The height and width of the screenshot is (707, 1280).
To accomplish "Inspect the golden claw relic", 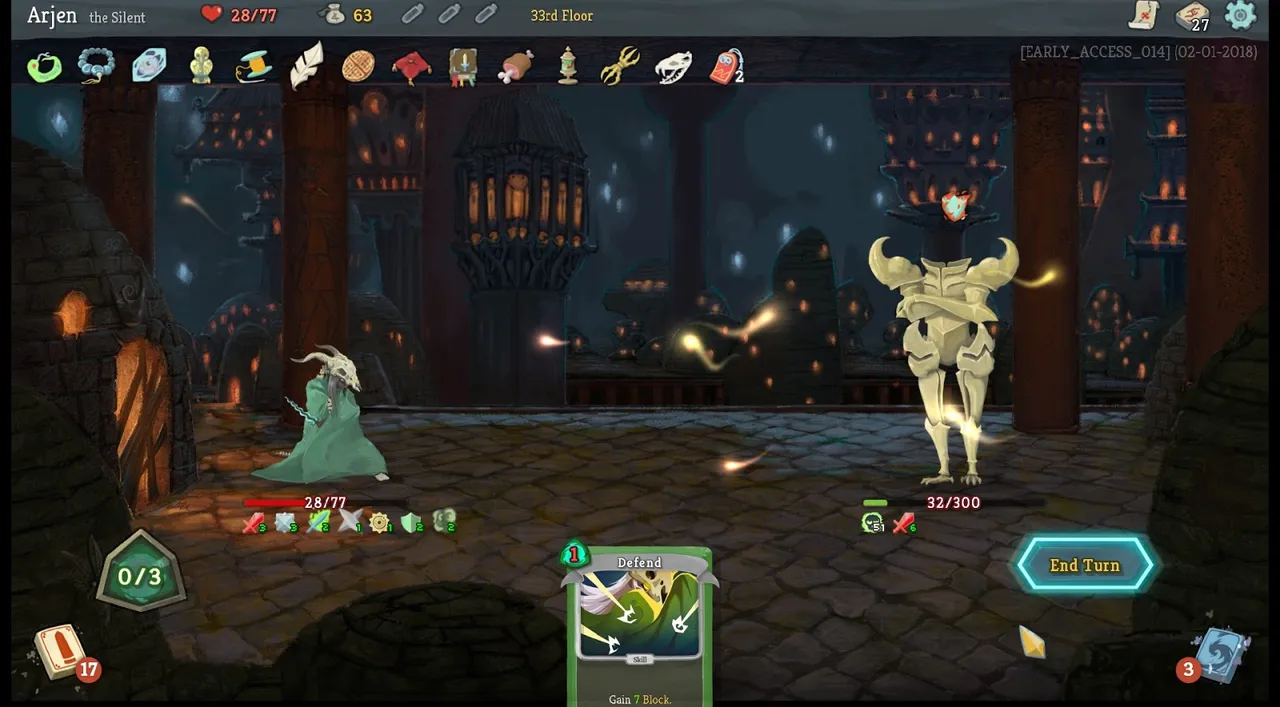I will [x=620, y=67].
